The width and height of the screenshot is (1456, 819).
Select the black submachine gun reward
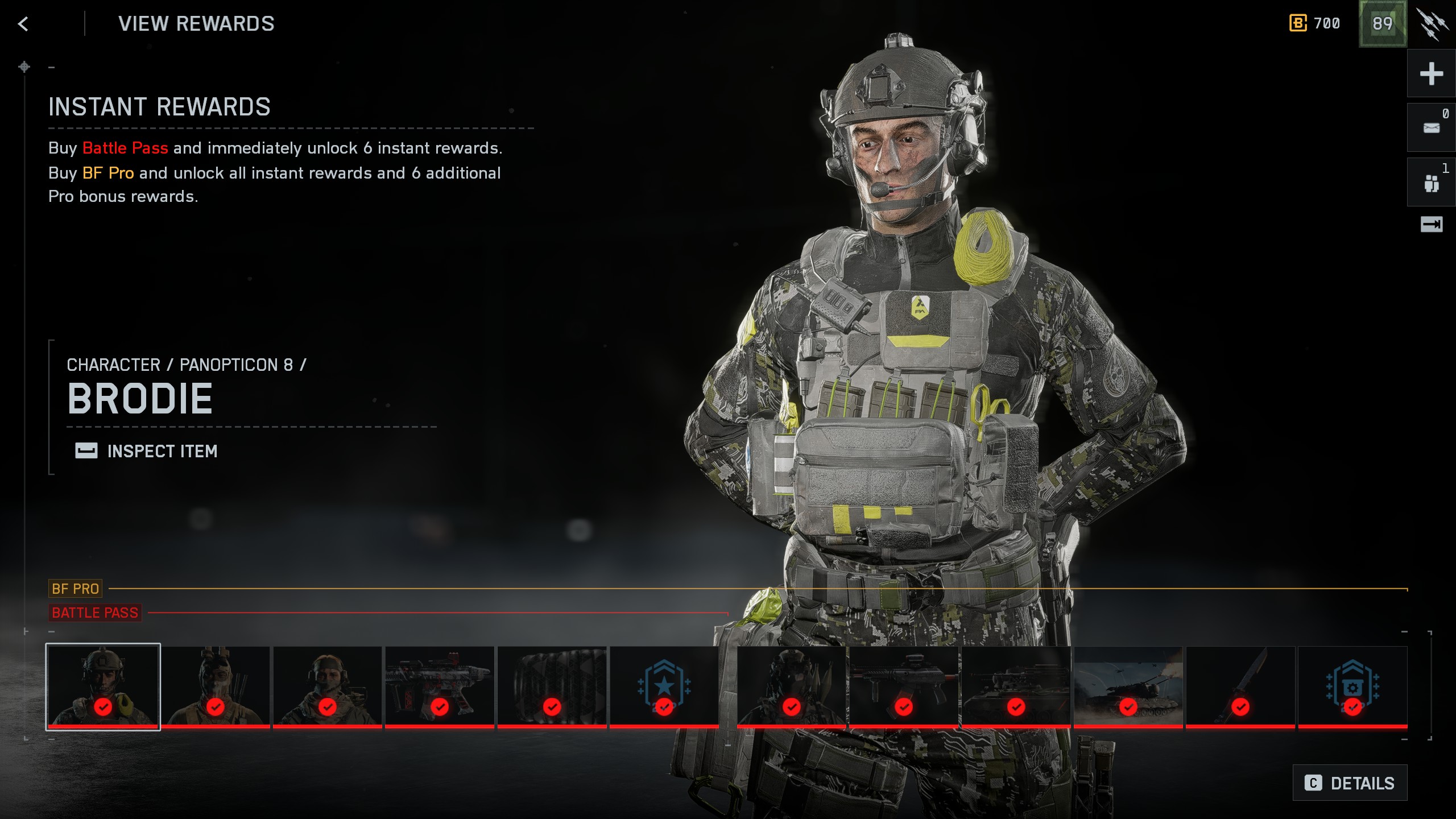[904, 686]
